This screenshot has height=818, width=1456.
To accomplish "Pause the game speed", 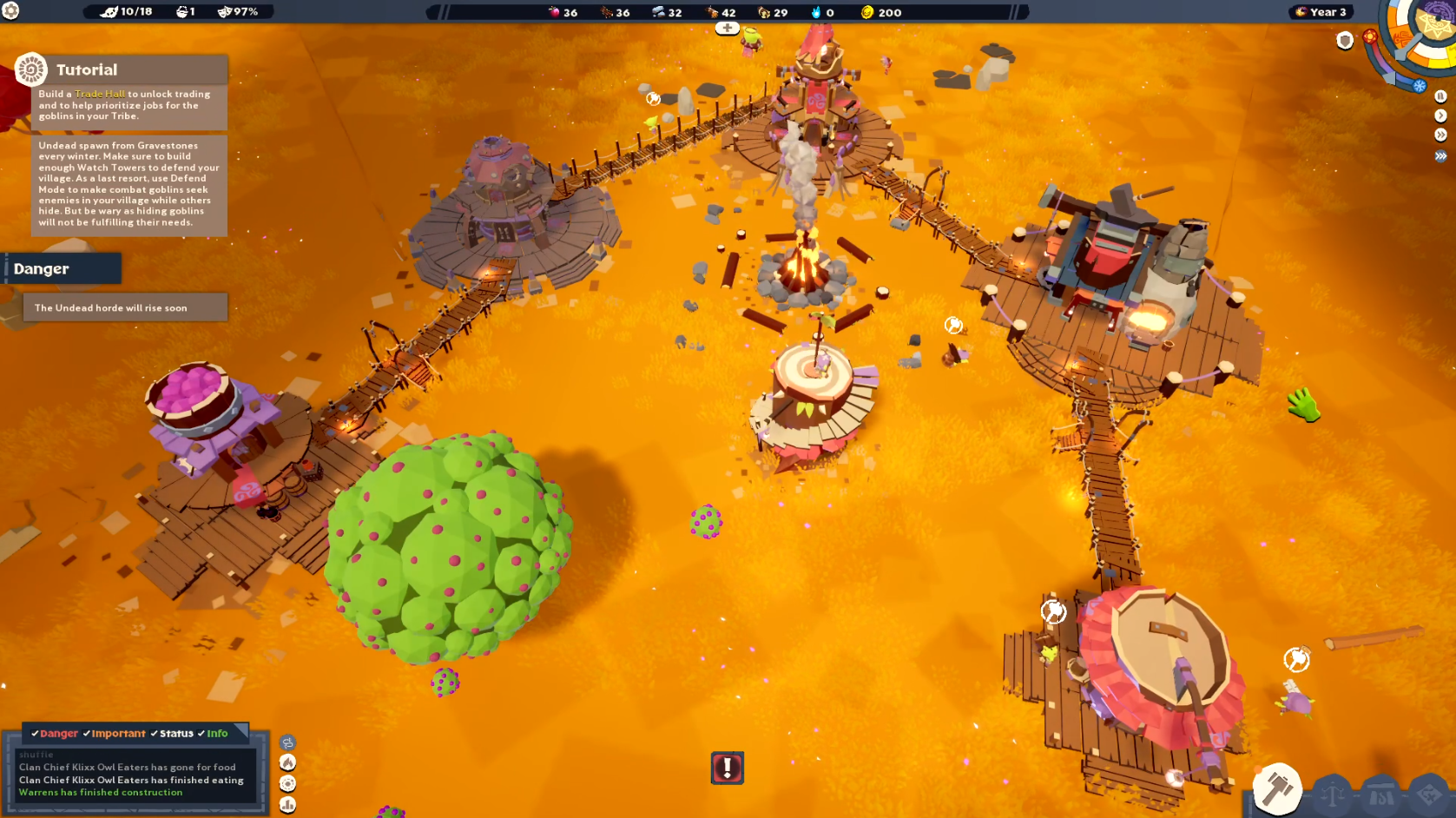I will 1440,96.
